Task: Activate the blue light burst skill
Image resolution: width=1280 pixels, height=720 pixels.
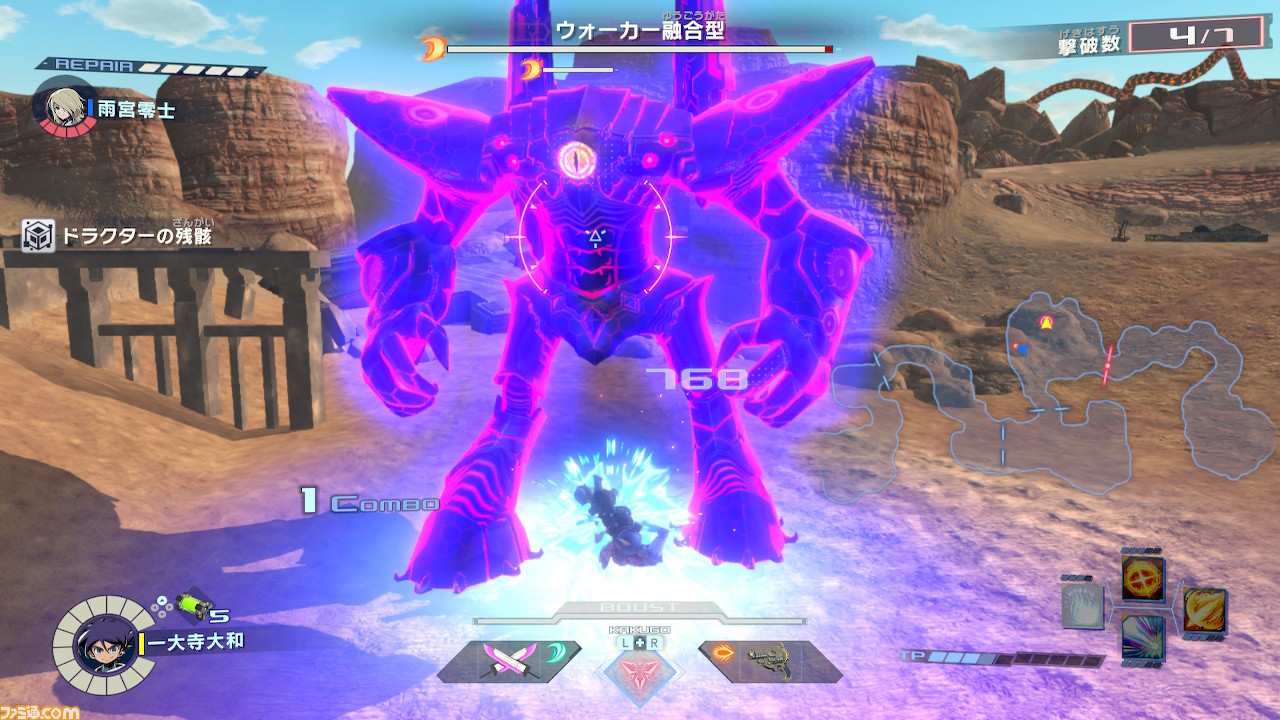Action: [1142, 637]
